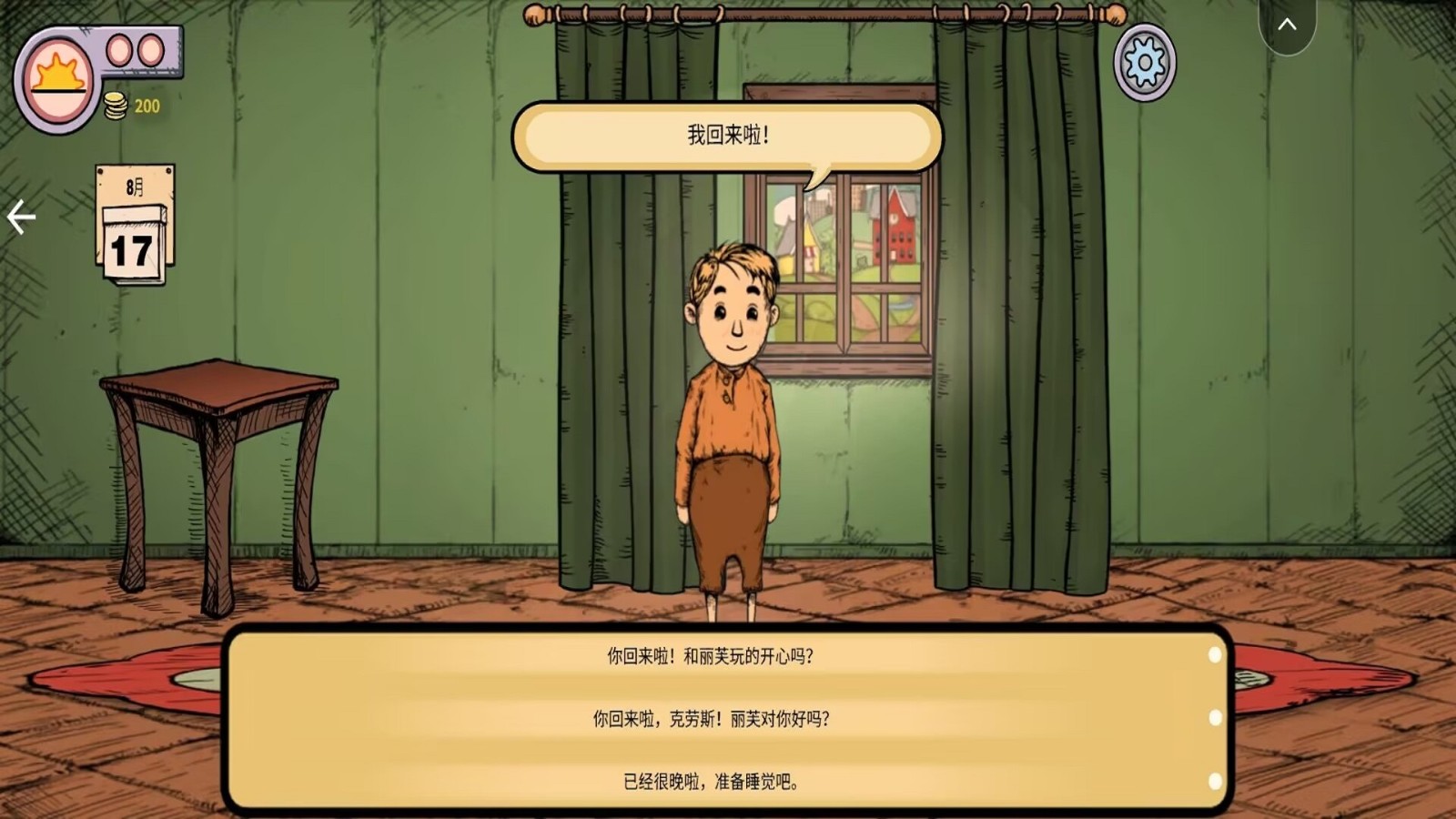
Task: Select reply "你回来啦，克劳斯！丽芙对你好吗？"
Action: point(711,719)
